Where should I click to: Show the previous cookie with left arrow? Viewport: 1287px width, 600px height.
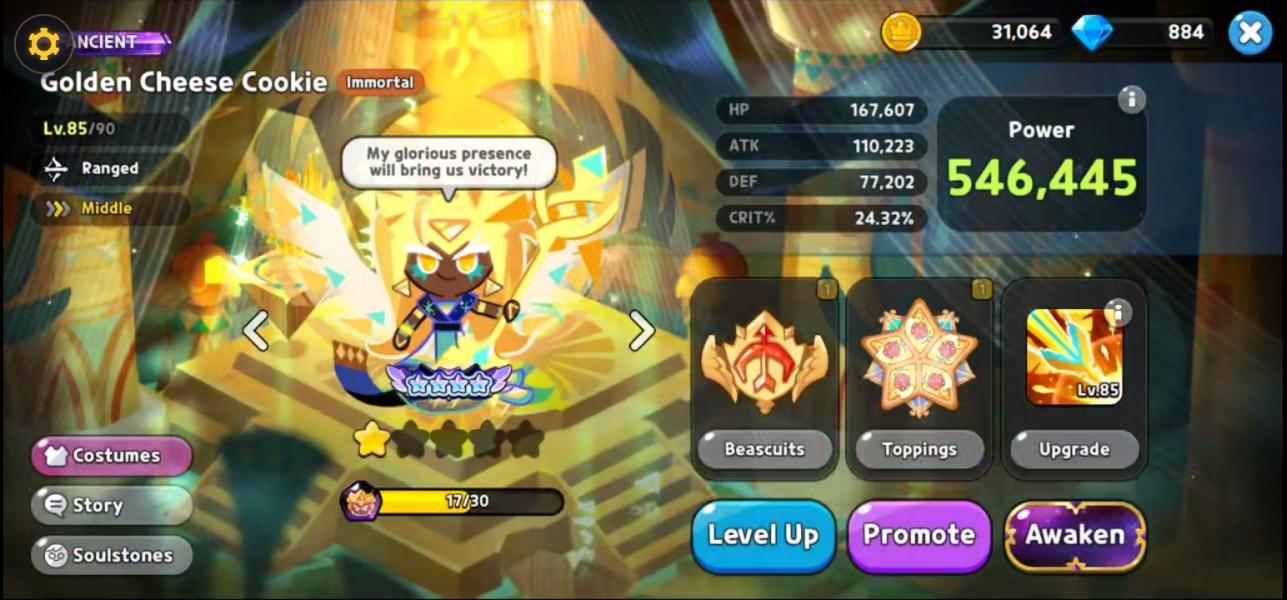click(256, 331)
